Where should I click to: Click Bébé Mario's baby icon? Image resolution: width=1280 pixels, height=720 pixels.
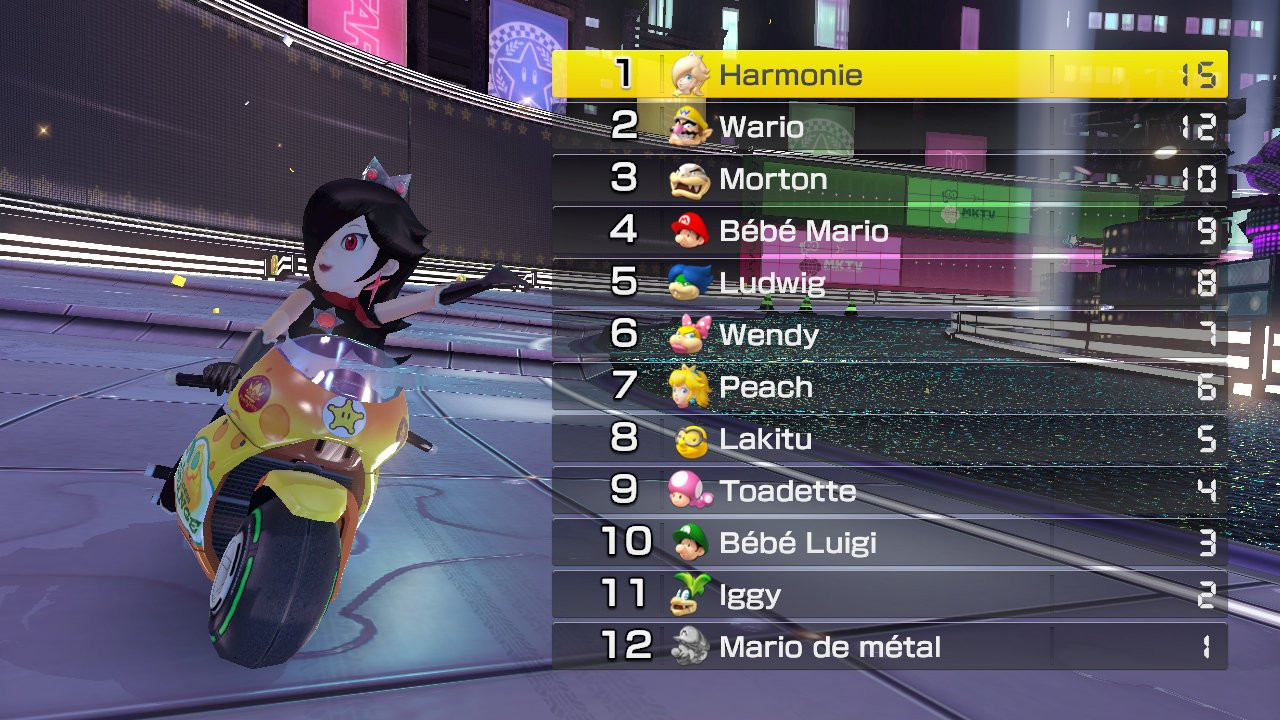coord(691,231)
